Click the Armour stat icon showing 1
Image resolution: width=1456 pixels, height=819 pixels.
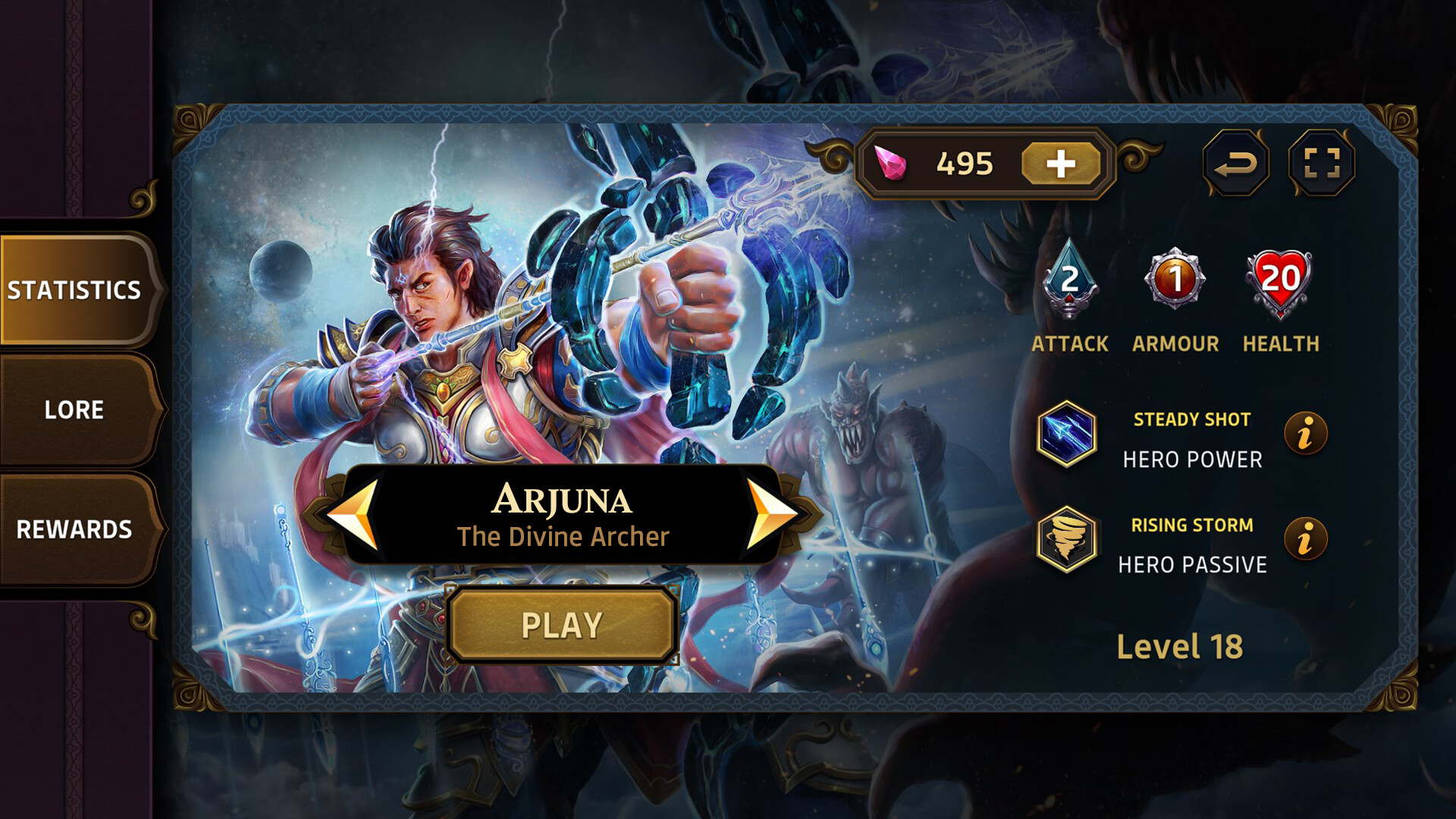coord(1176,284)
